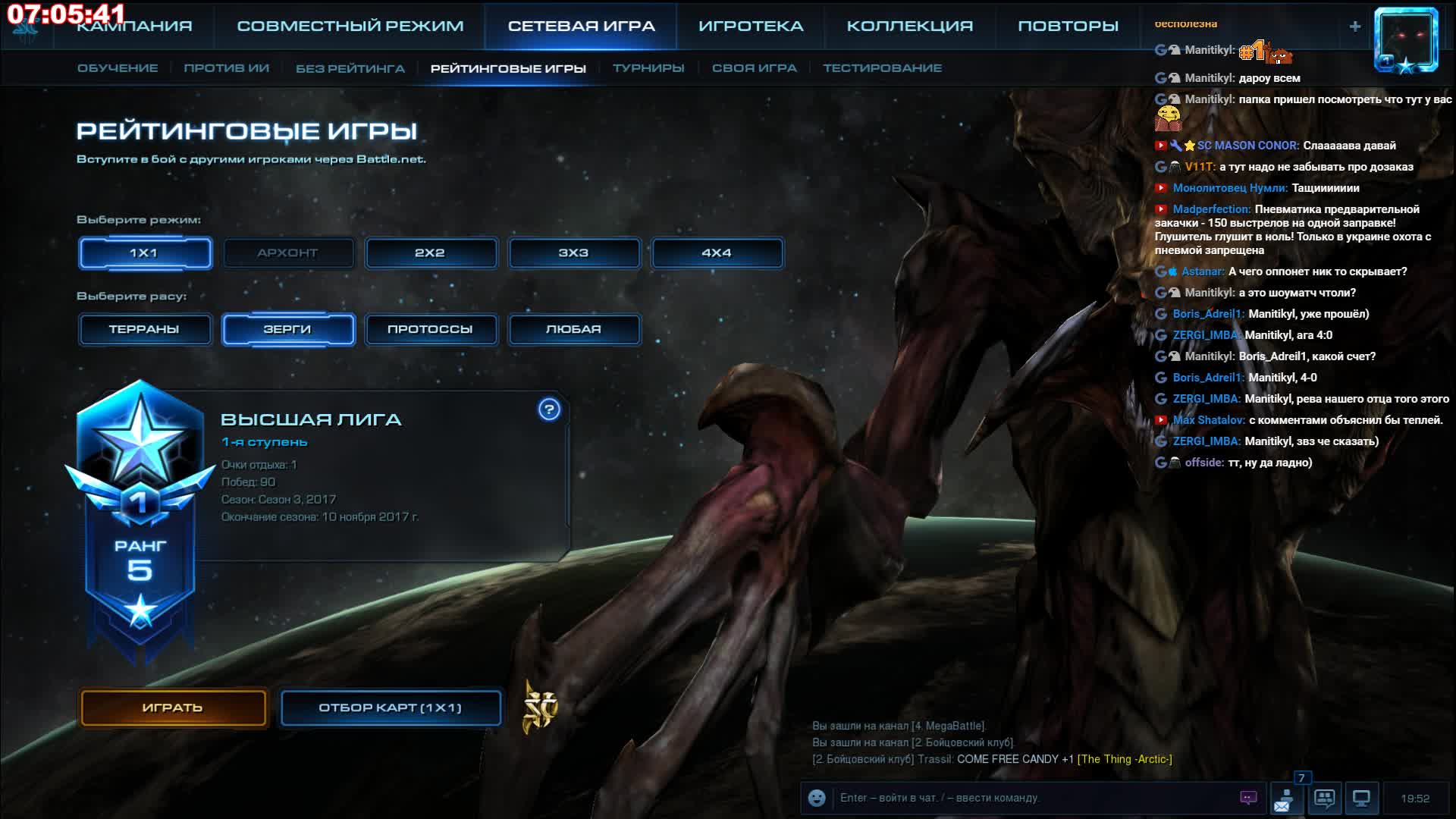1456x819 pixels.
Task: Switch to 3X3 mode
Action: point(573,253)
